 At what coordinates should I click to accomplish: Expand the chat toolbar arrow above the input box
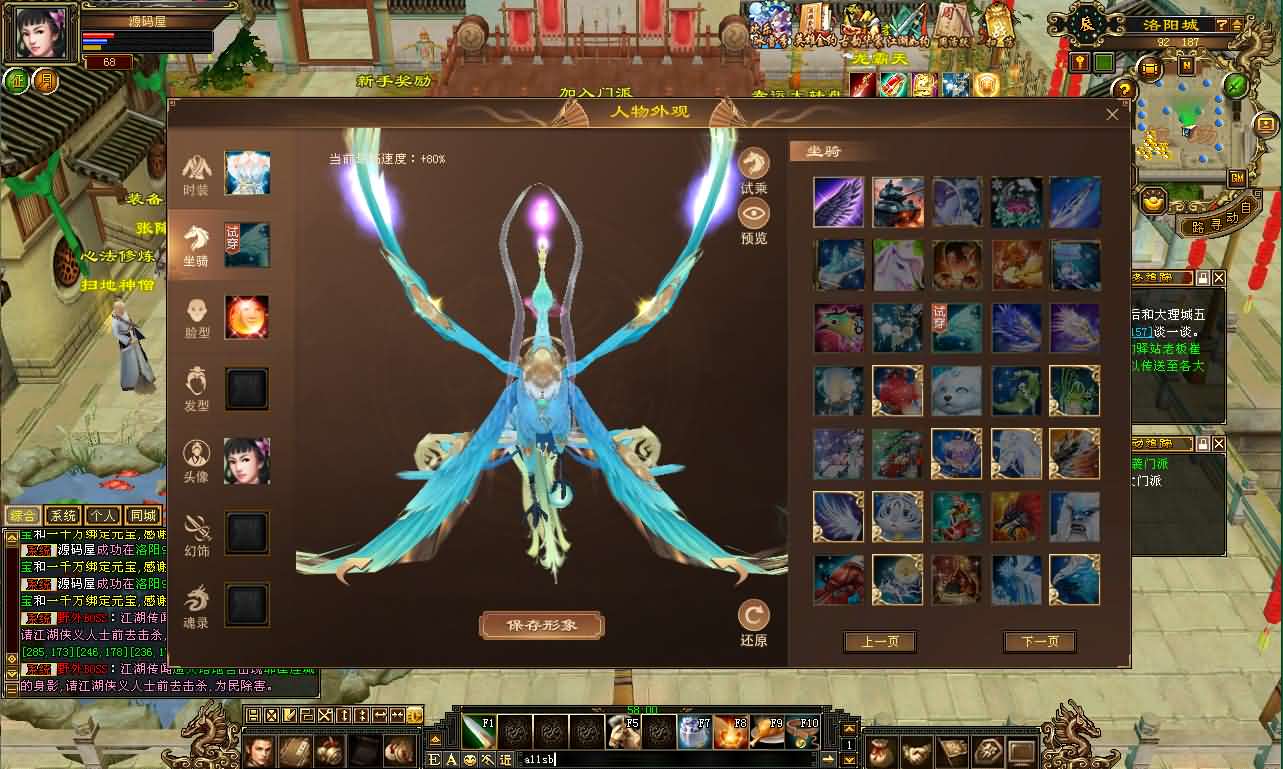point(435,740)
